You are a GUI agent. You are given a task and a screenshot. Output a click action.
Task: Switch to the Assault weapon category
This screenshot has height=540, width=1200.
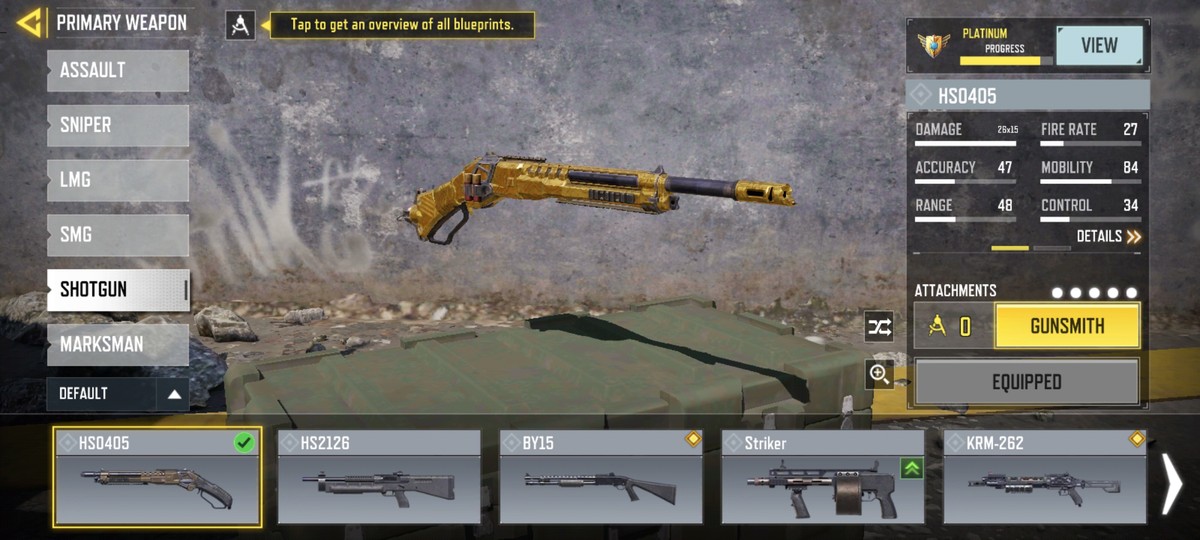click(117, 71)
